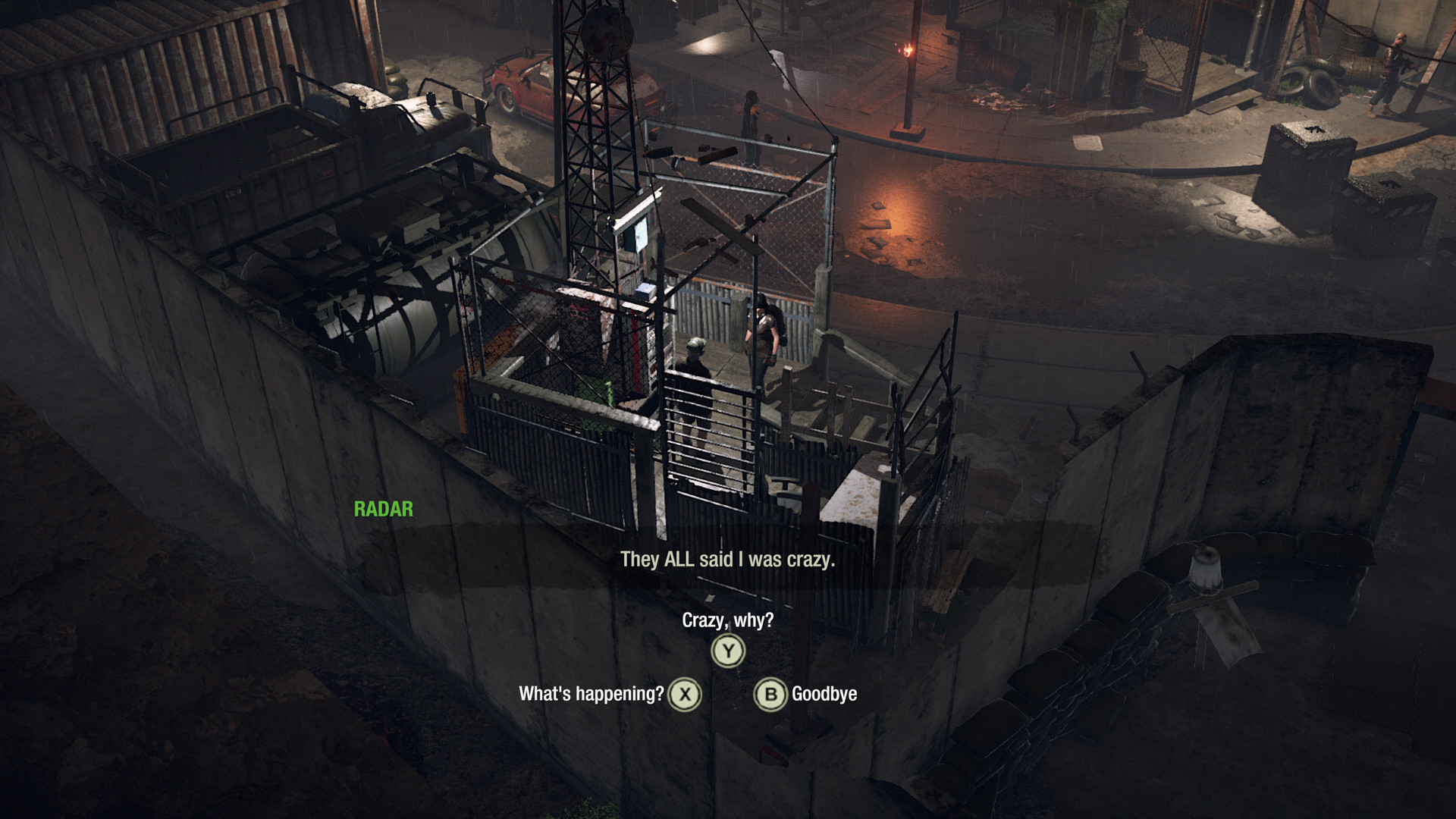Screen dimensions: 1456x819
Task: Select the player character with white hair
Action: click(698, 387)
